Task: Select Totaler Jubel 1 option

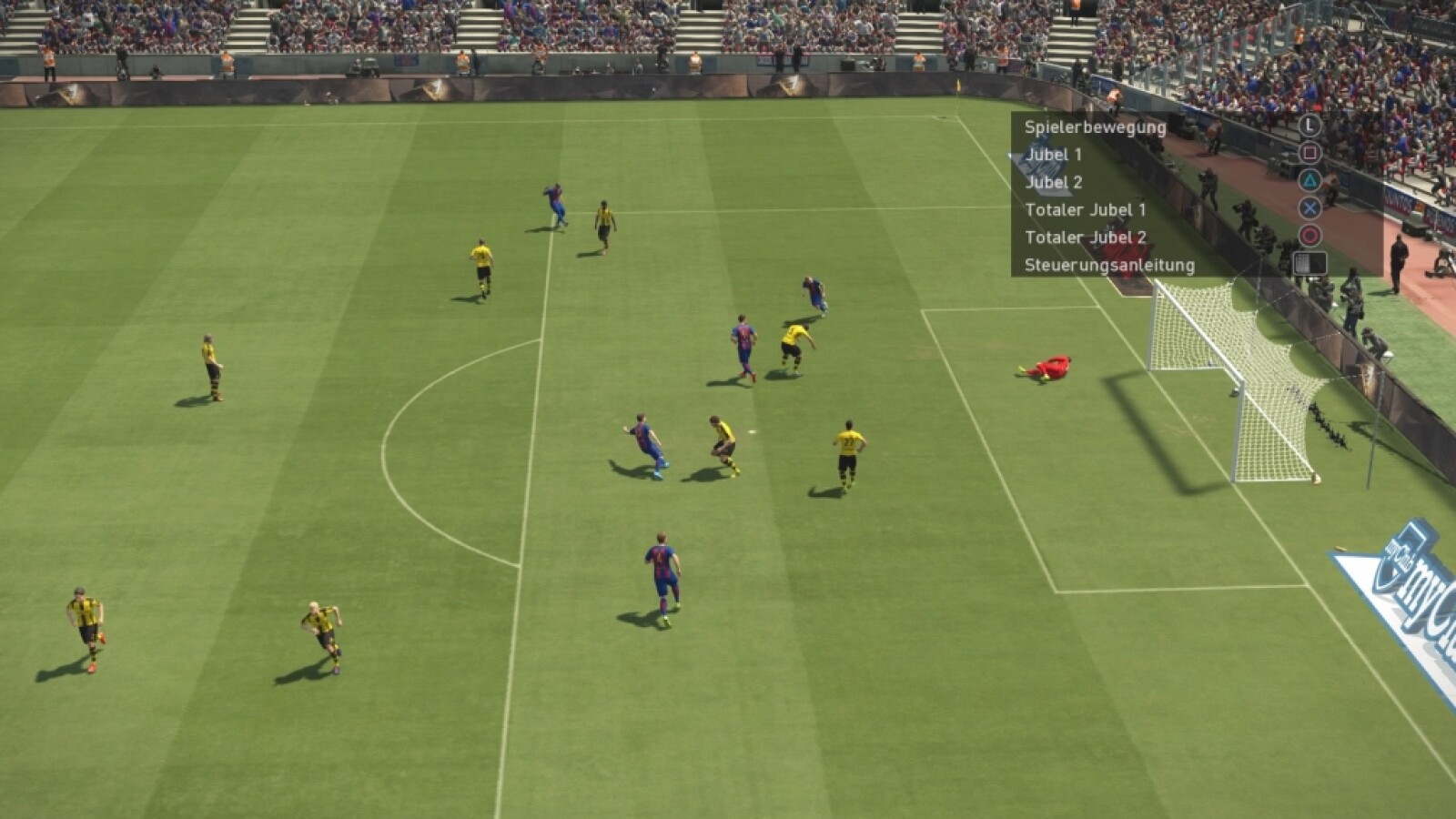Action: tap(1085, 210)
